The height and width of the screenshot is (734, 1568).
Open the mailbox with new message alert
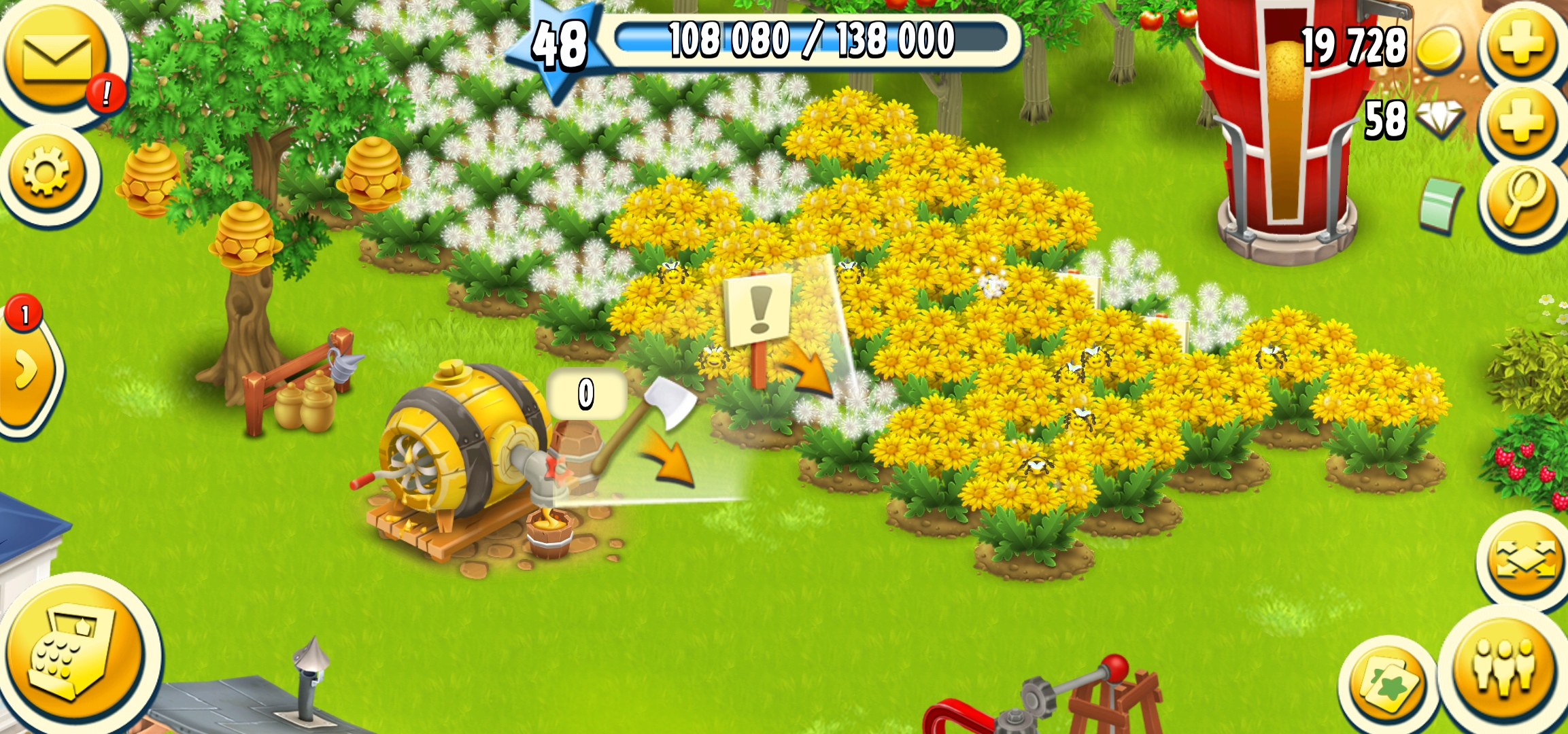pos(58,58)
